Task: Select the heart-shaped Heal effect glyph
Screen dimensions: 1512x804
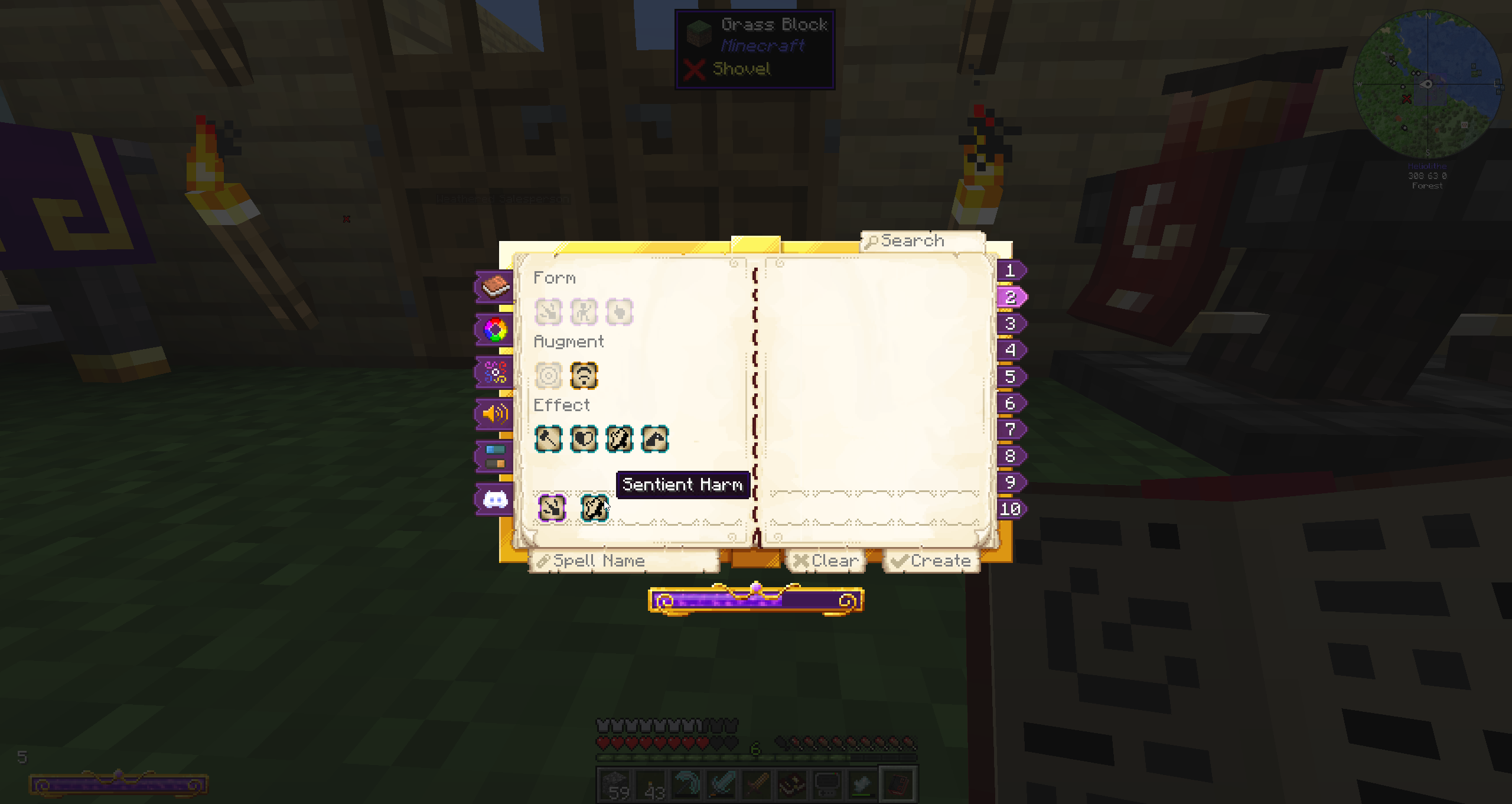Action: (x=584, y=438)
